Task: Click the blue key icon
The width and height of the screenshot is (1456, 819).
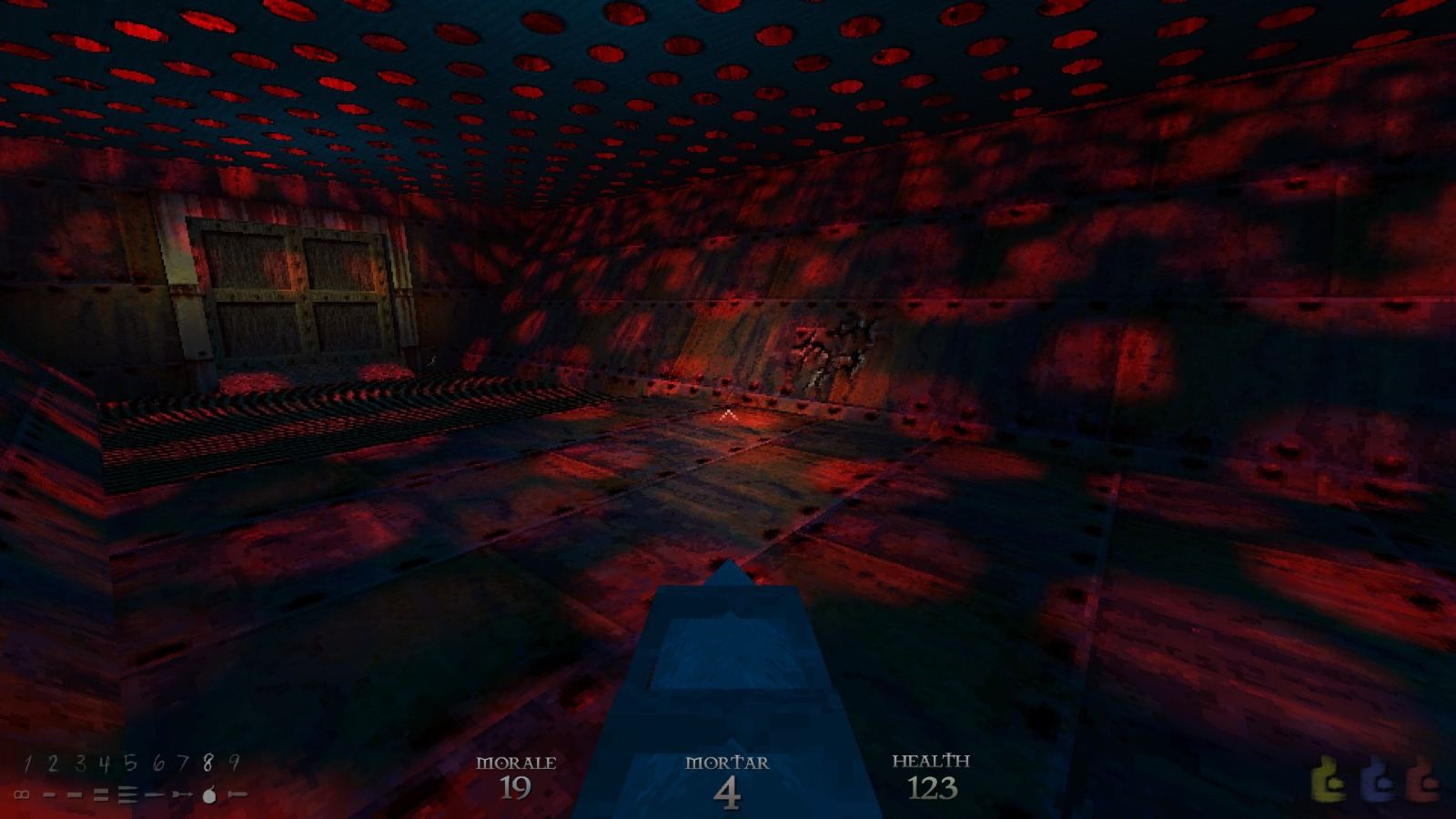Action: click(x=1375, y=778)
